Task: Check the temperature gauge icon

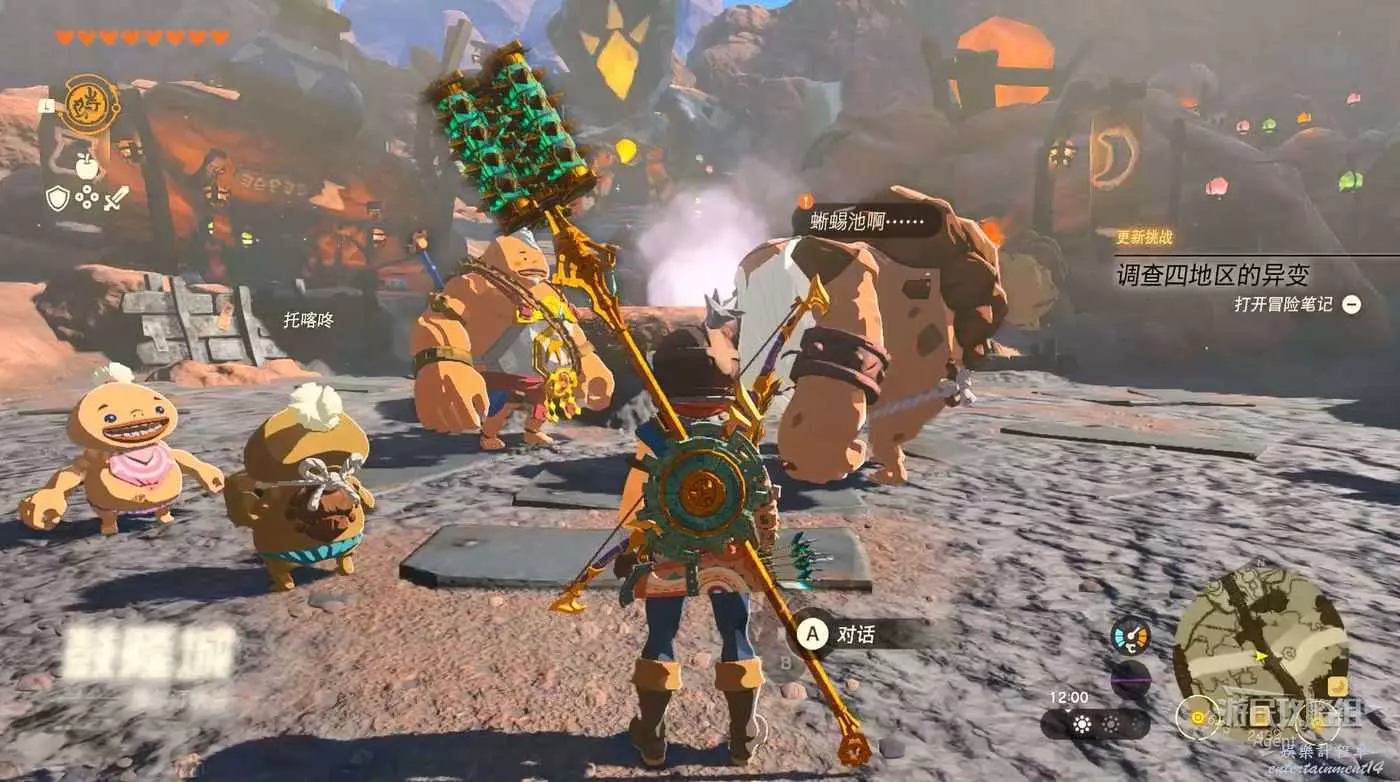Action: coord(1130,635)
